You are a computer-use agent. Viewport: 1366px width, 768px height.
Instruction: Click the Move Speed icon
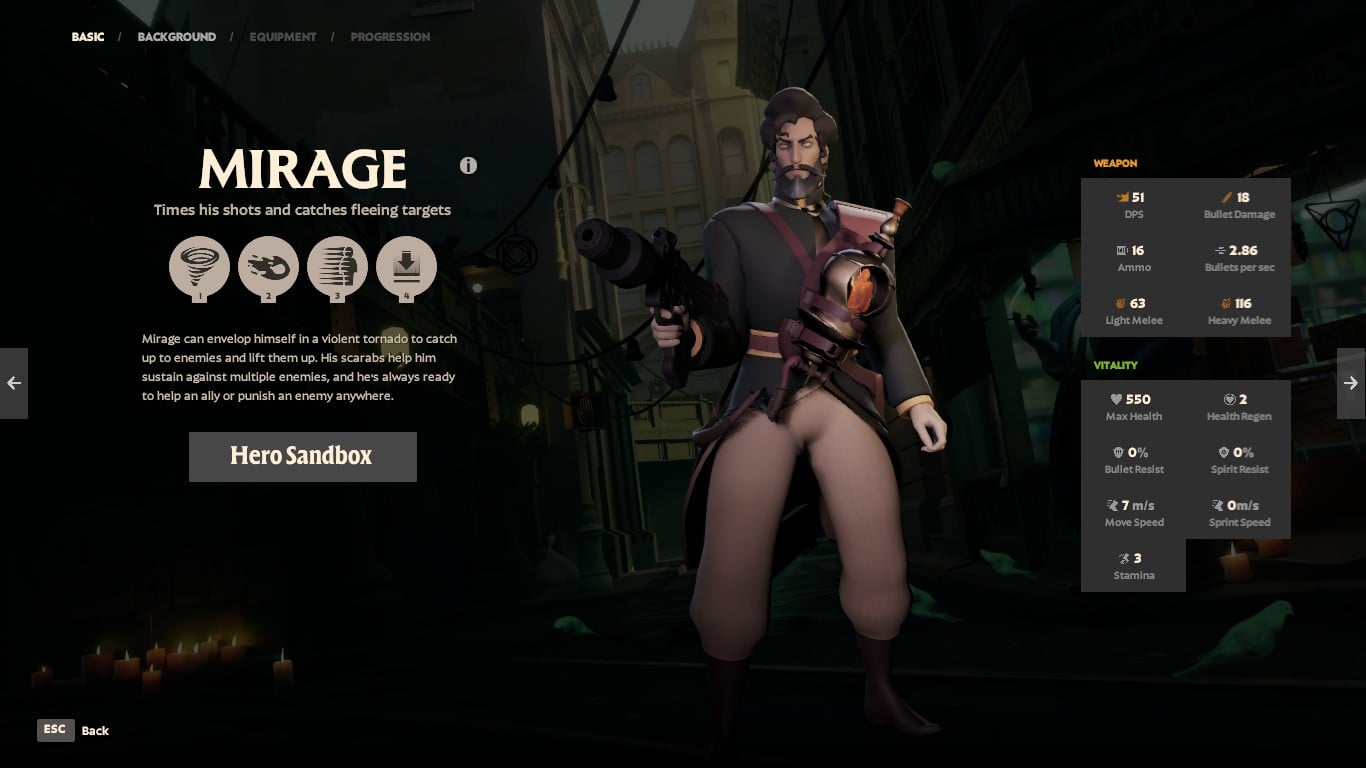pyautogui.click(x=1110, y=505)
